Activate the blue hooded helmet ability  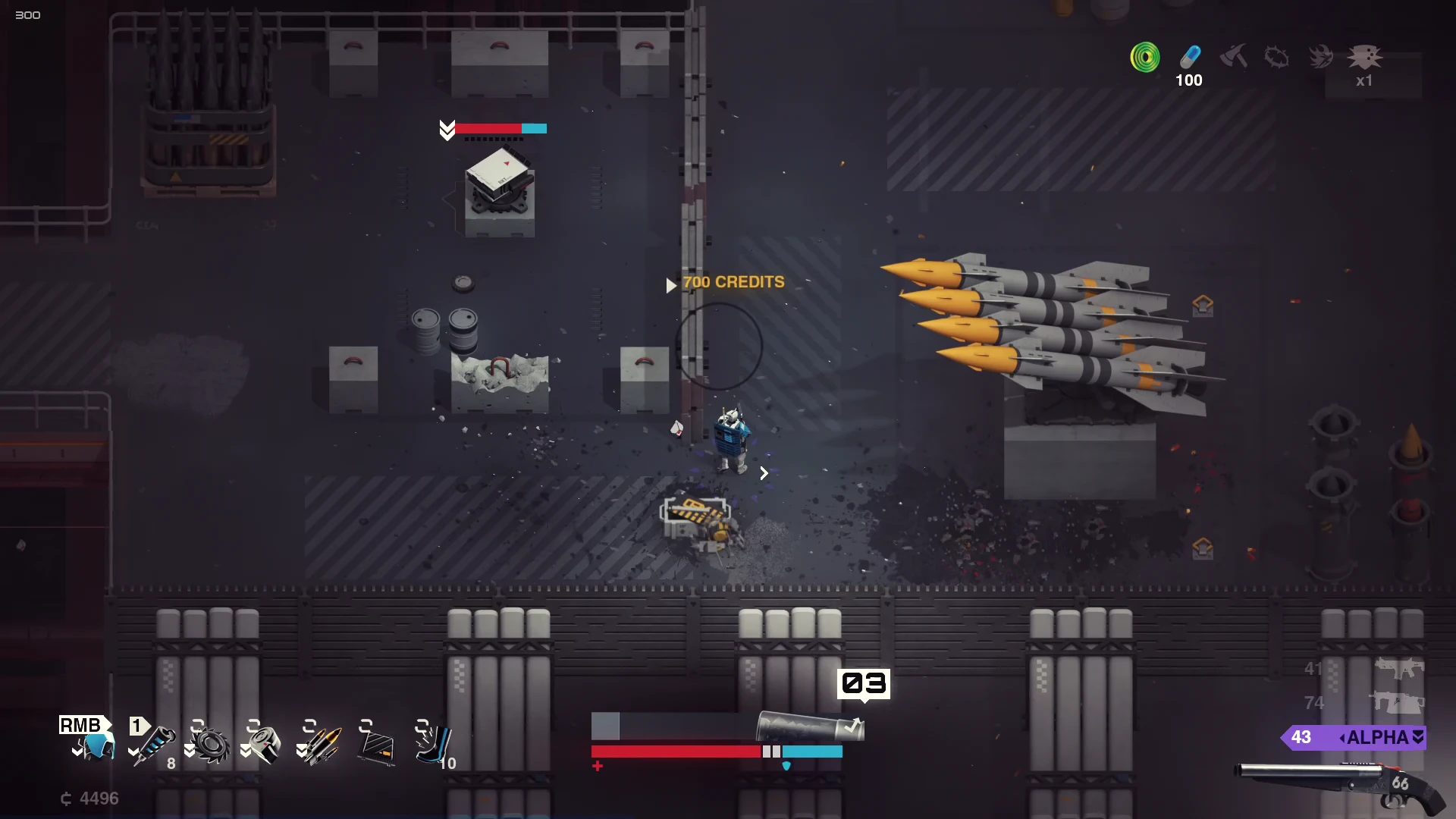coord(96,745)
